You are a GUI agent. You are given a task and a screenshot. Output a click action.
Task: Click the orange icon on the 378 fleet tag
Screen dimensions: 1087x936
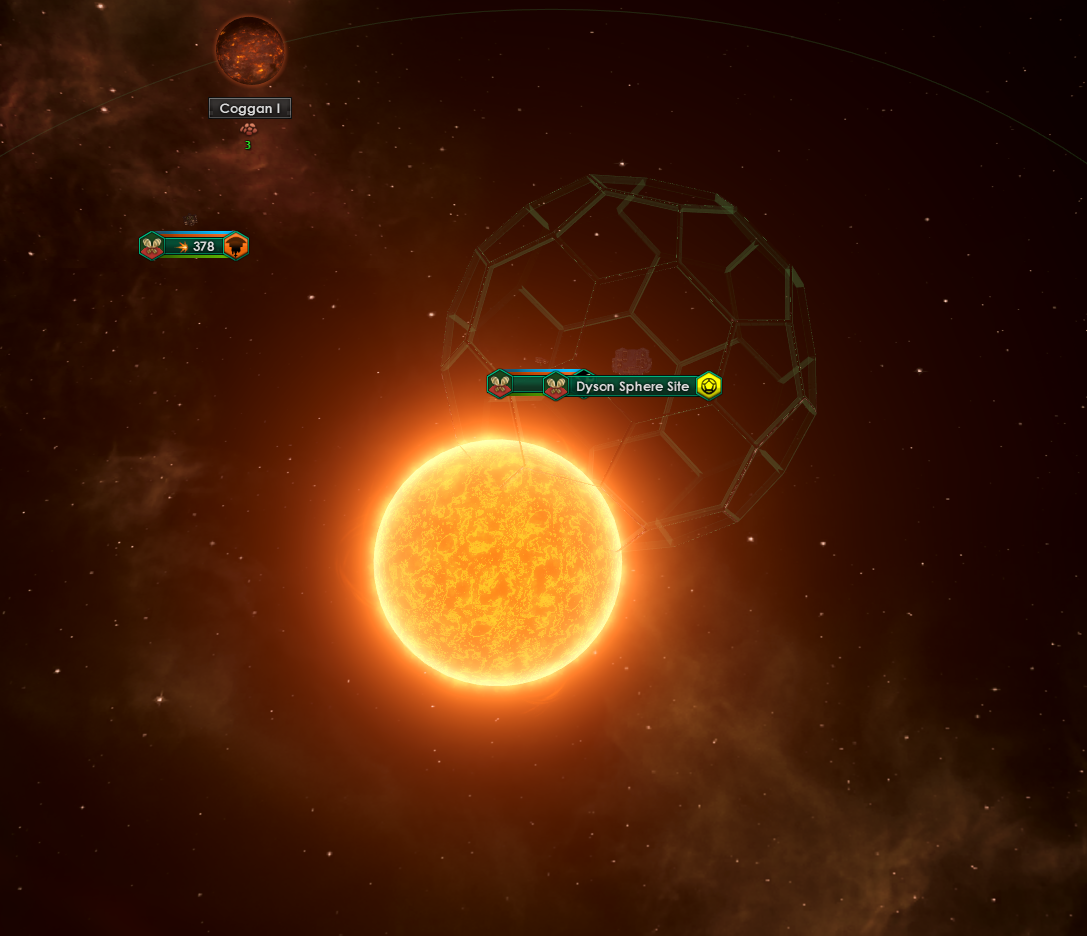[236, 246]
